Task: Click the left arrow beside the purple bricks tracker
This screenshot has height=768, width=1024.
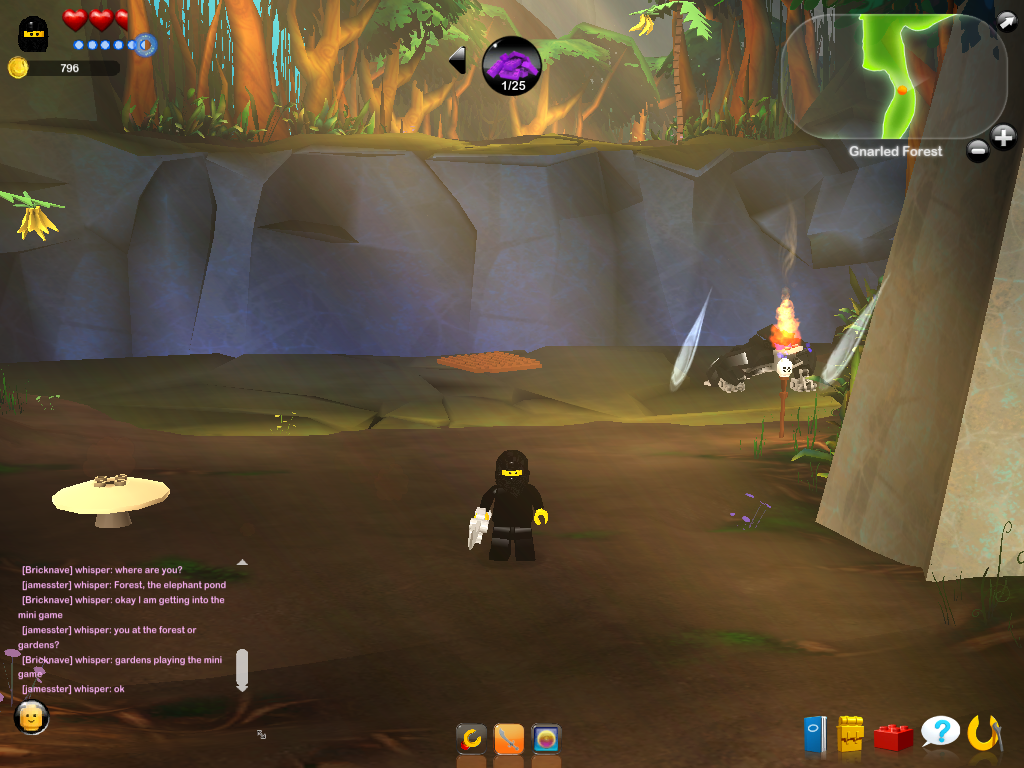Action: click(x=458, y=60)
